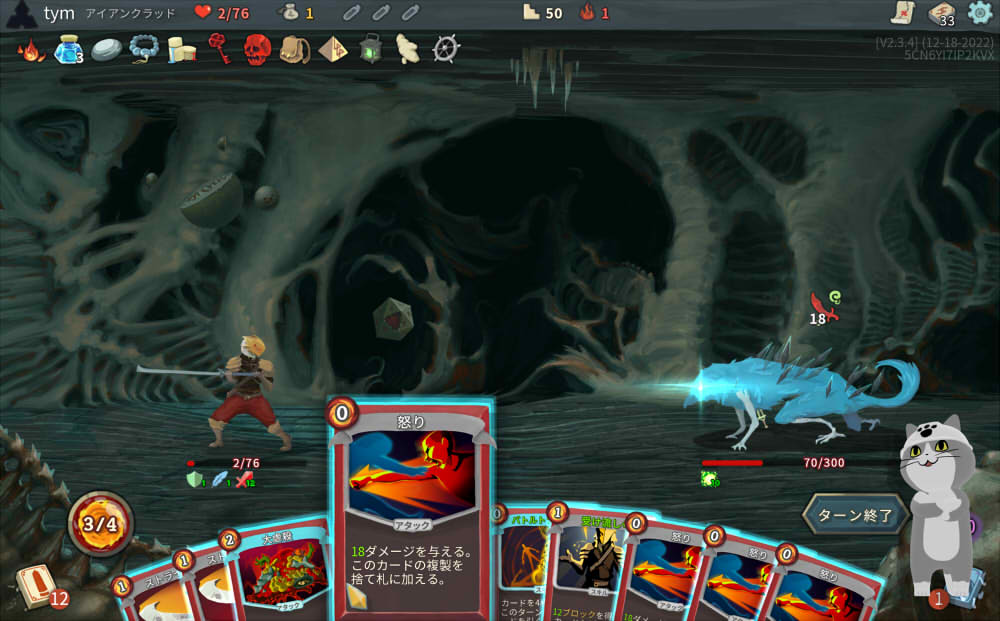Inspect the green lantern relic
The image size is (1000, 621).
(x=371, y=48)
